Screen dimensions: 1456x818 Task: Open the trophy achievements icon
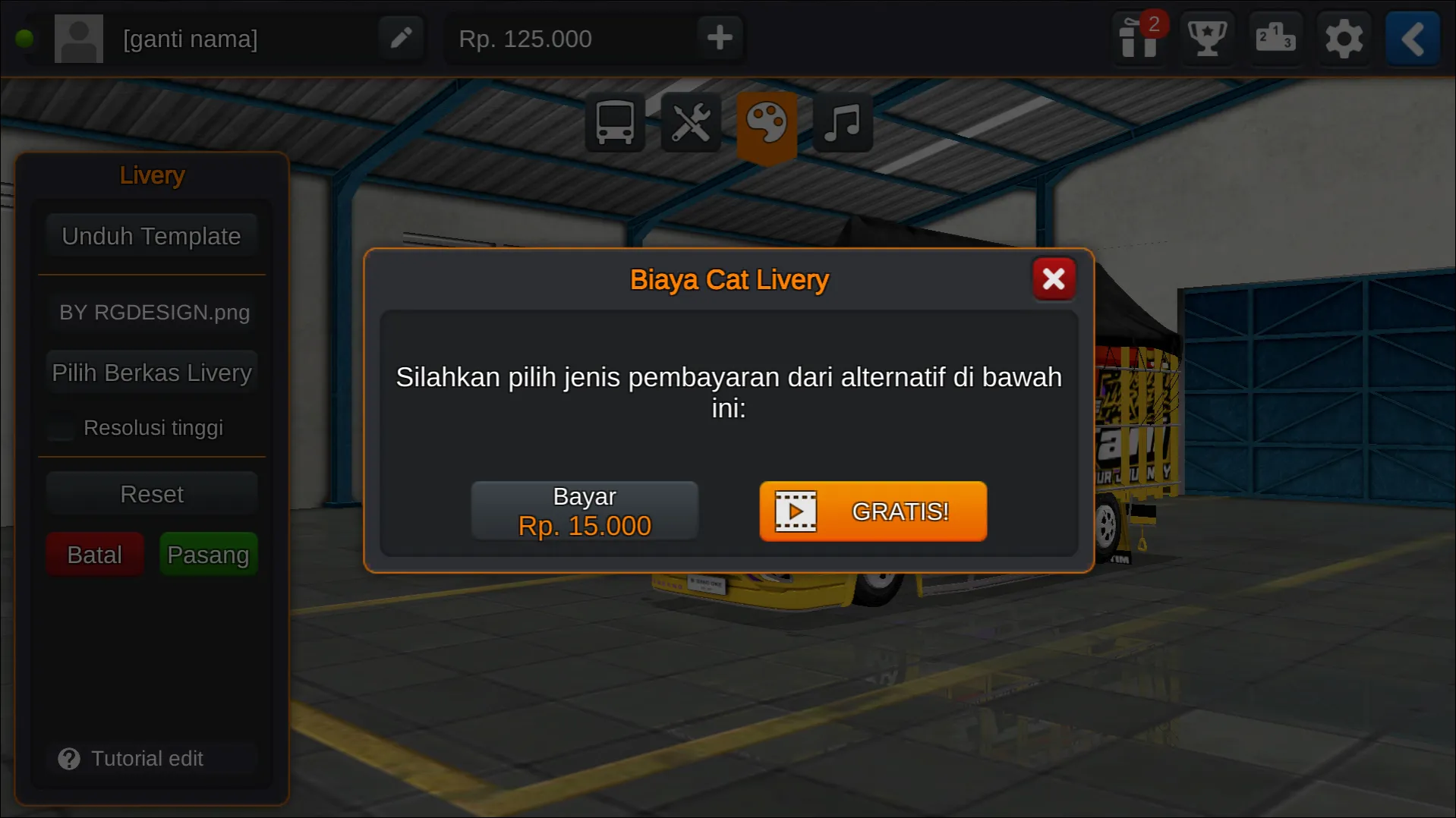point(1206,39)
